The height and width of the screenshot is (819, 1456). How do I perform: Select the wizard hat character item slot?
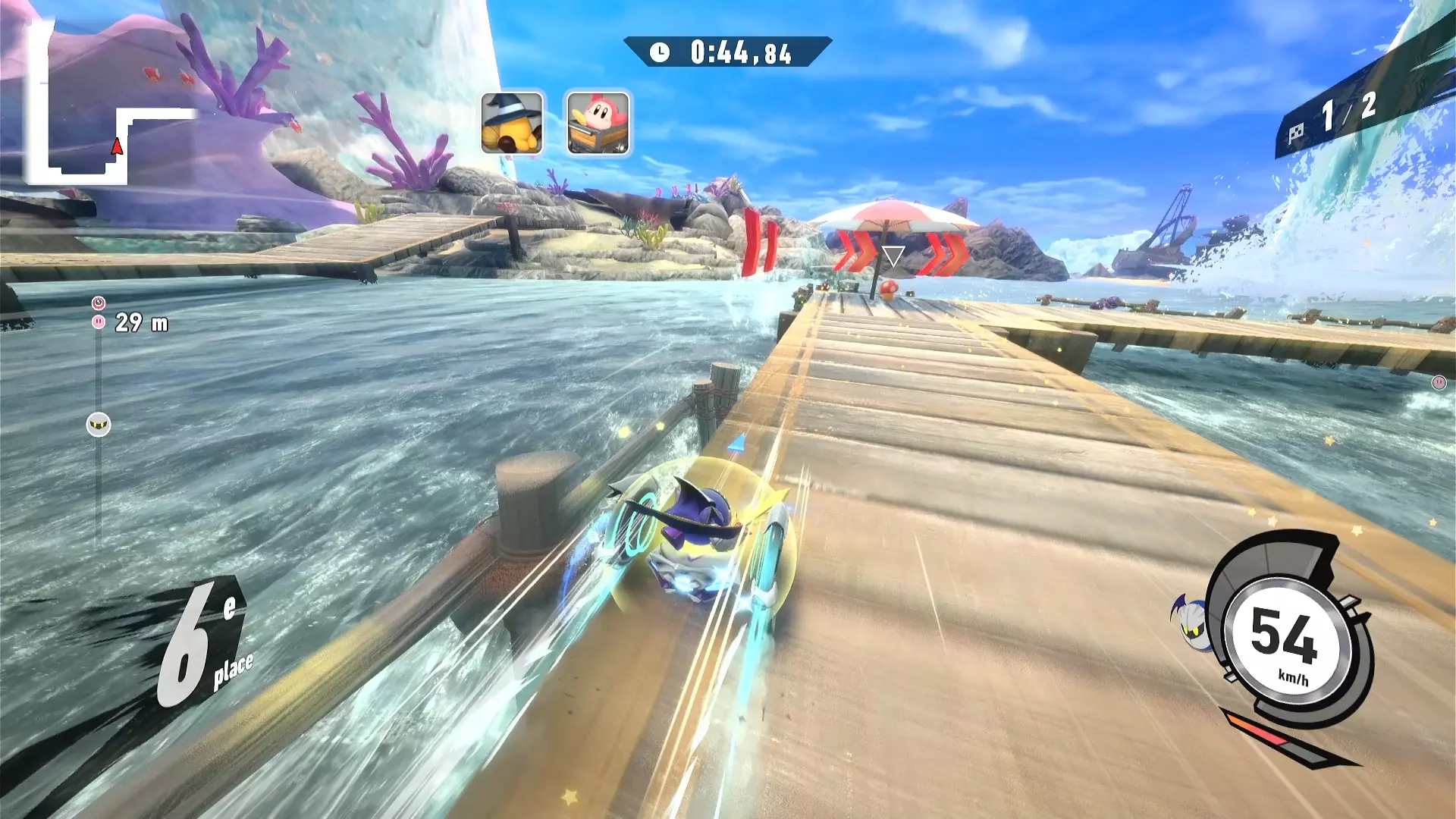(512, 124)
